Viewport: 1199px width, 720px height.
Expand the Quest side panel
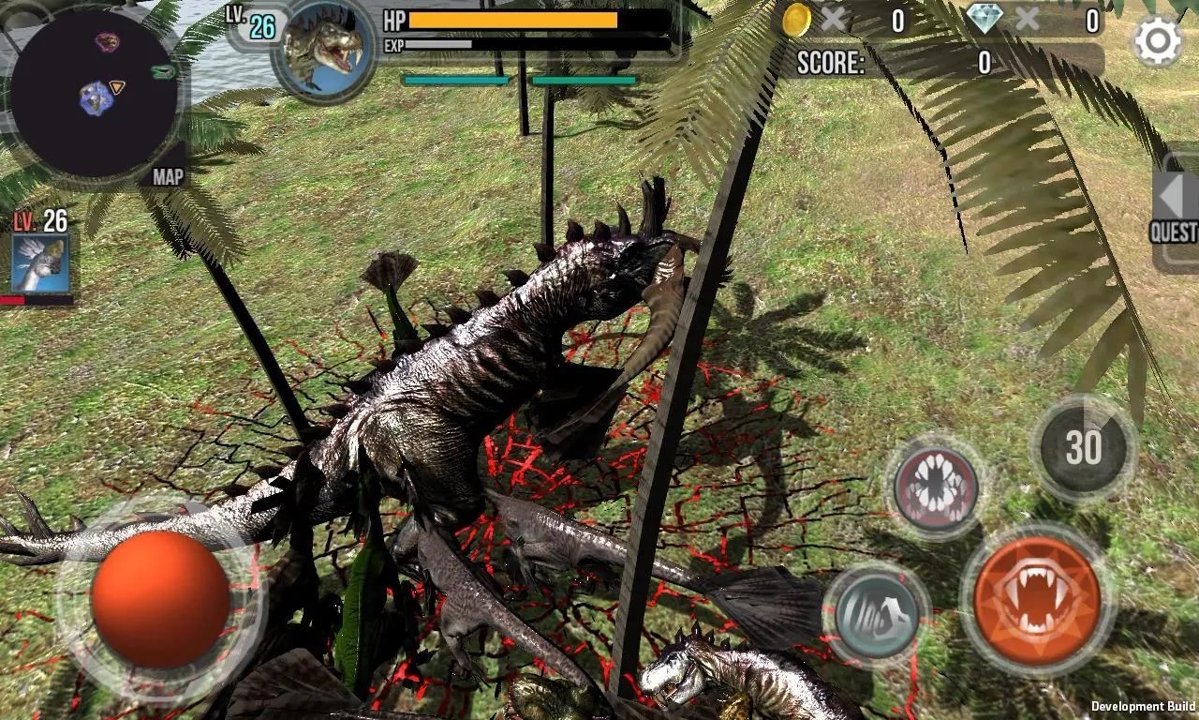1177,211
